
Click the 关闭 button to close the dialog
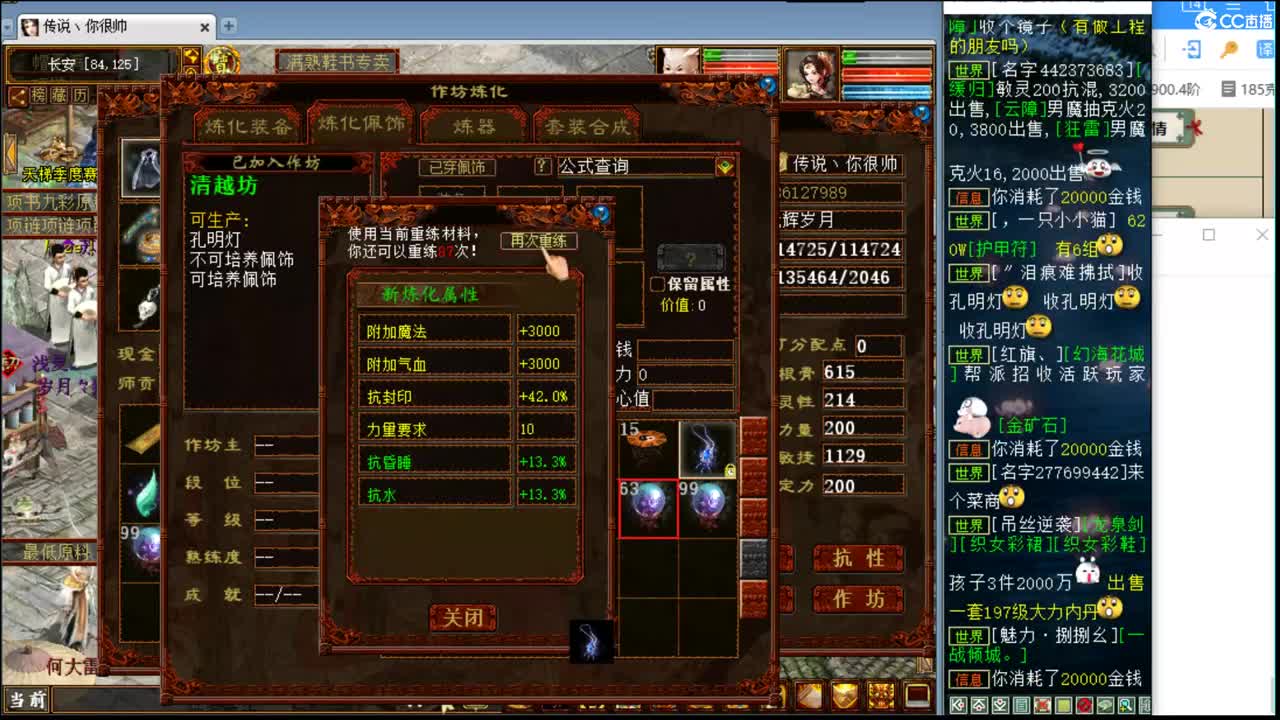point(463,617)
